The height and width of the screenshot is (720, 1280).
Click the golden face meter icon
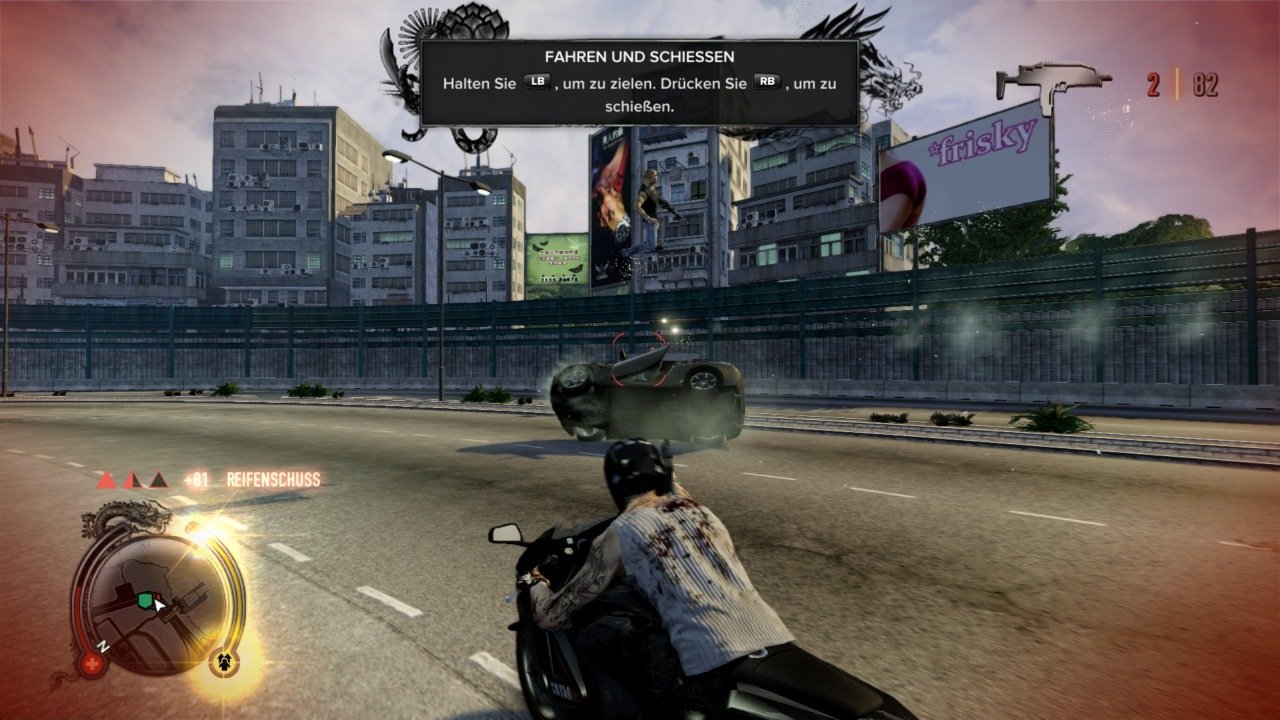[223, 662]
